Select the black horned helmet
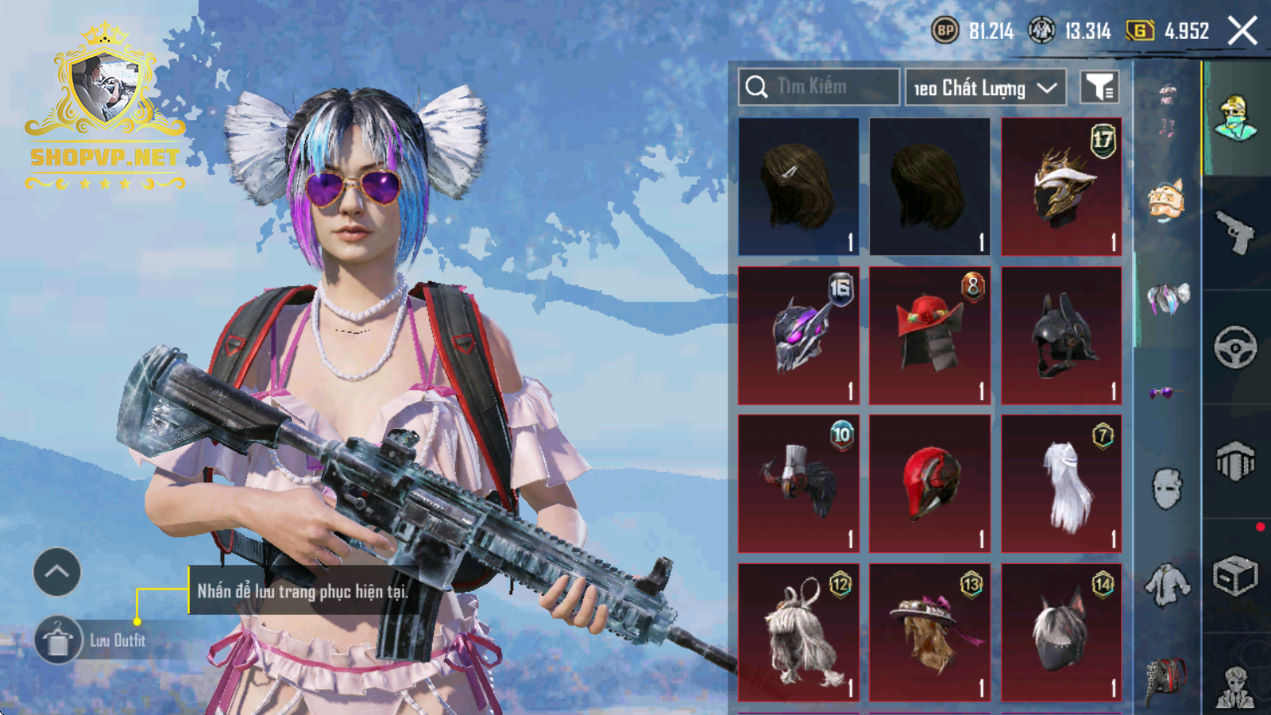1271x715 pixels. 1061,335
